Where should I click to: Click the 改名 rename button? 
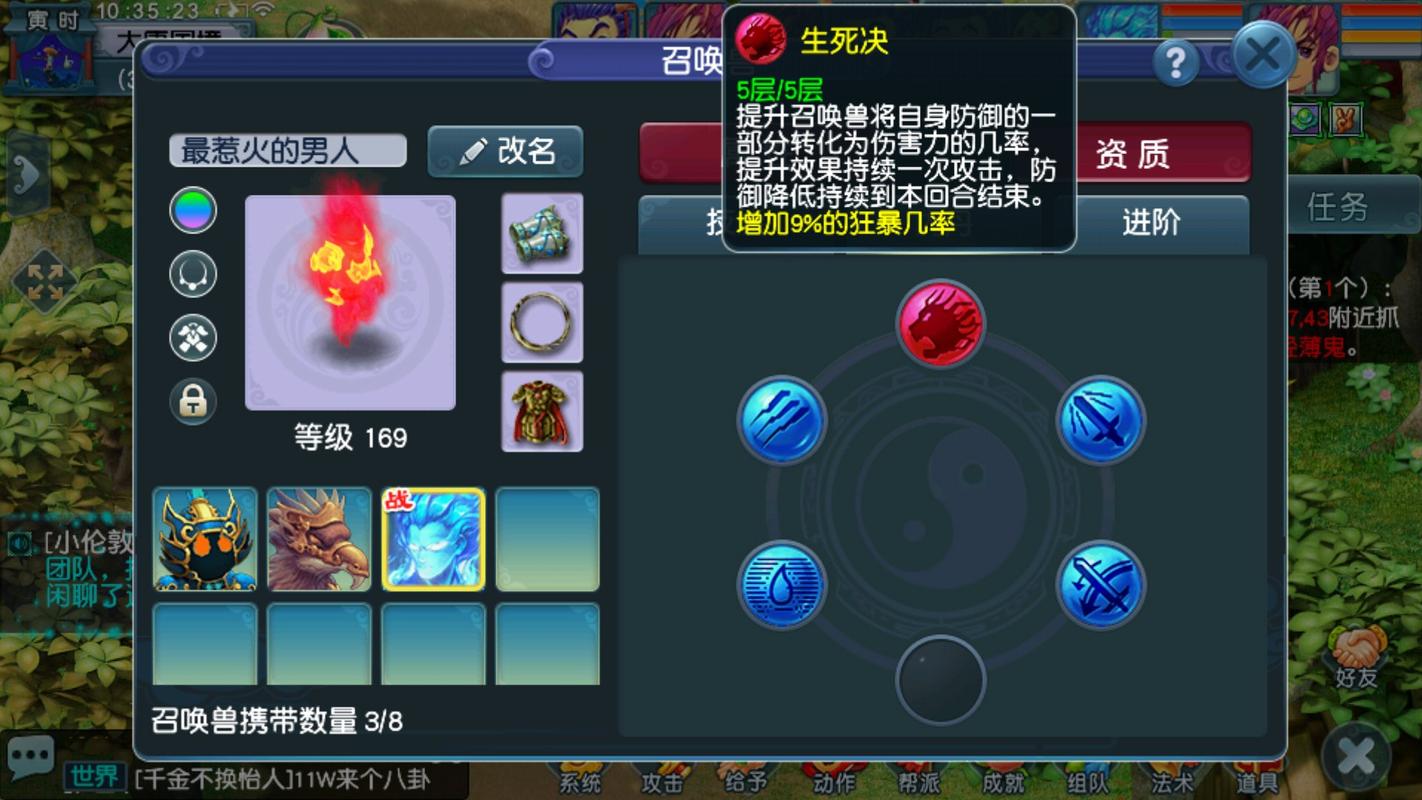(x=505, y=151)
